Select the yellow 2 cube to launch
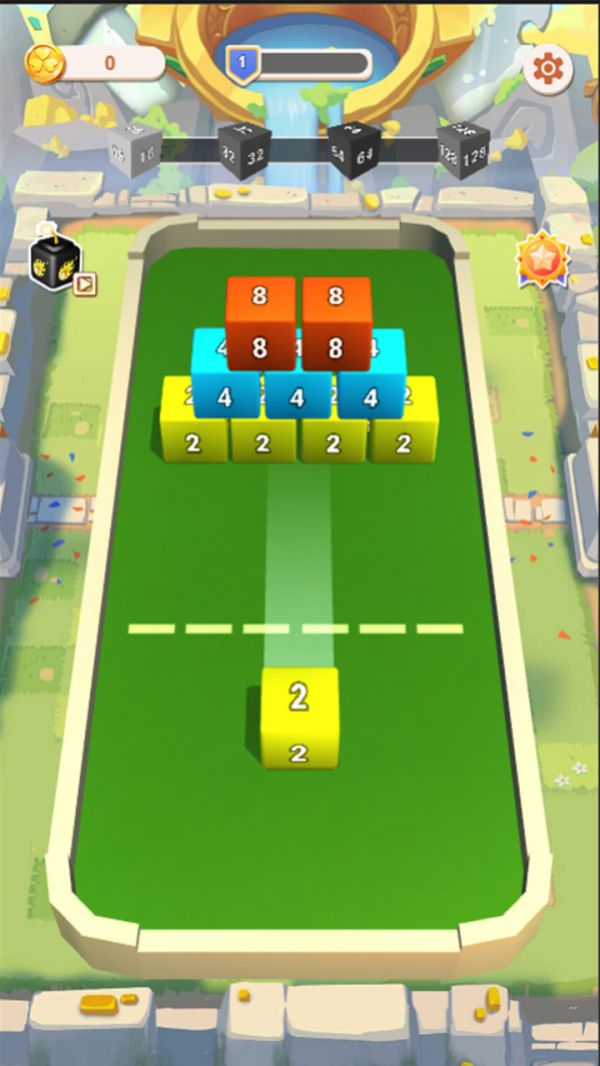600x1066 pixels. 299,716
